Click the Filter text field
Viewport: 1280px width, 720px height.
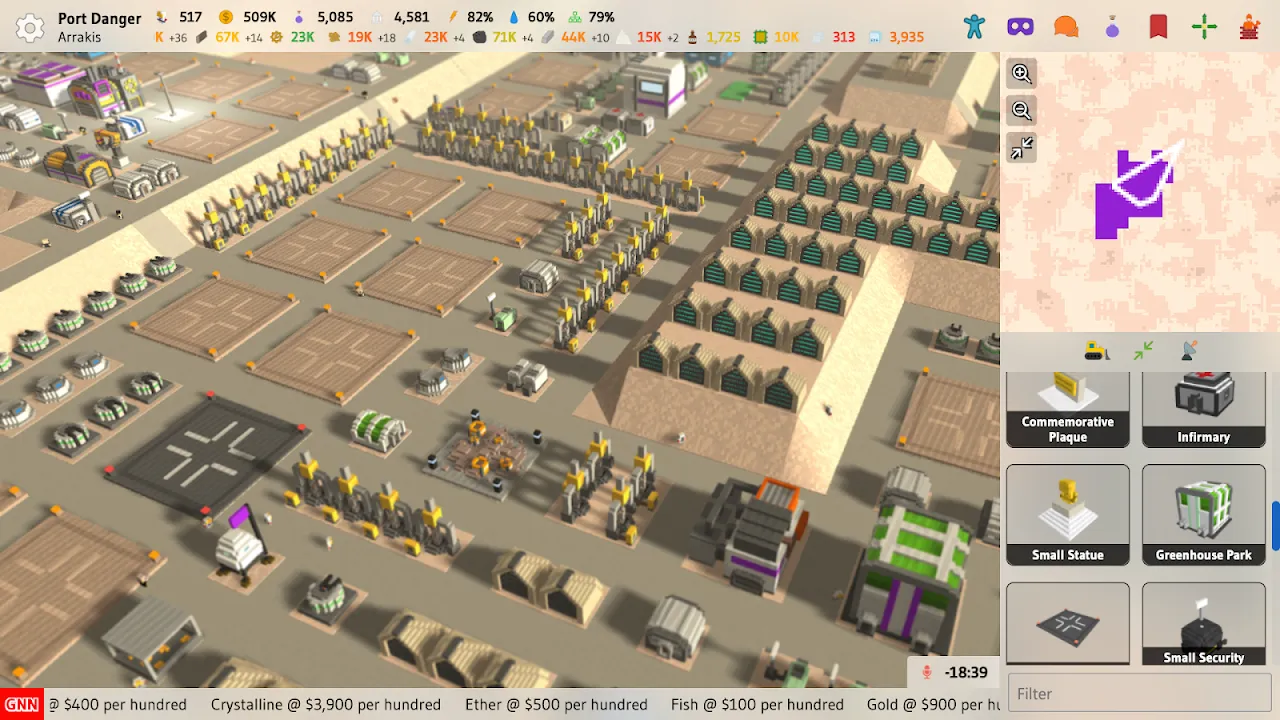(x=1139, y=694)
